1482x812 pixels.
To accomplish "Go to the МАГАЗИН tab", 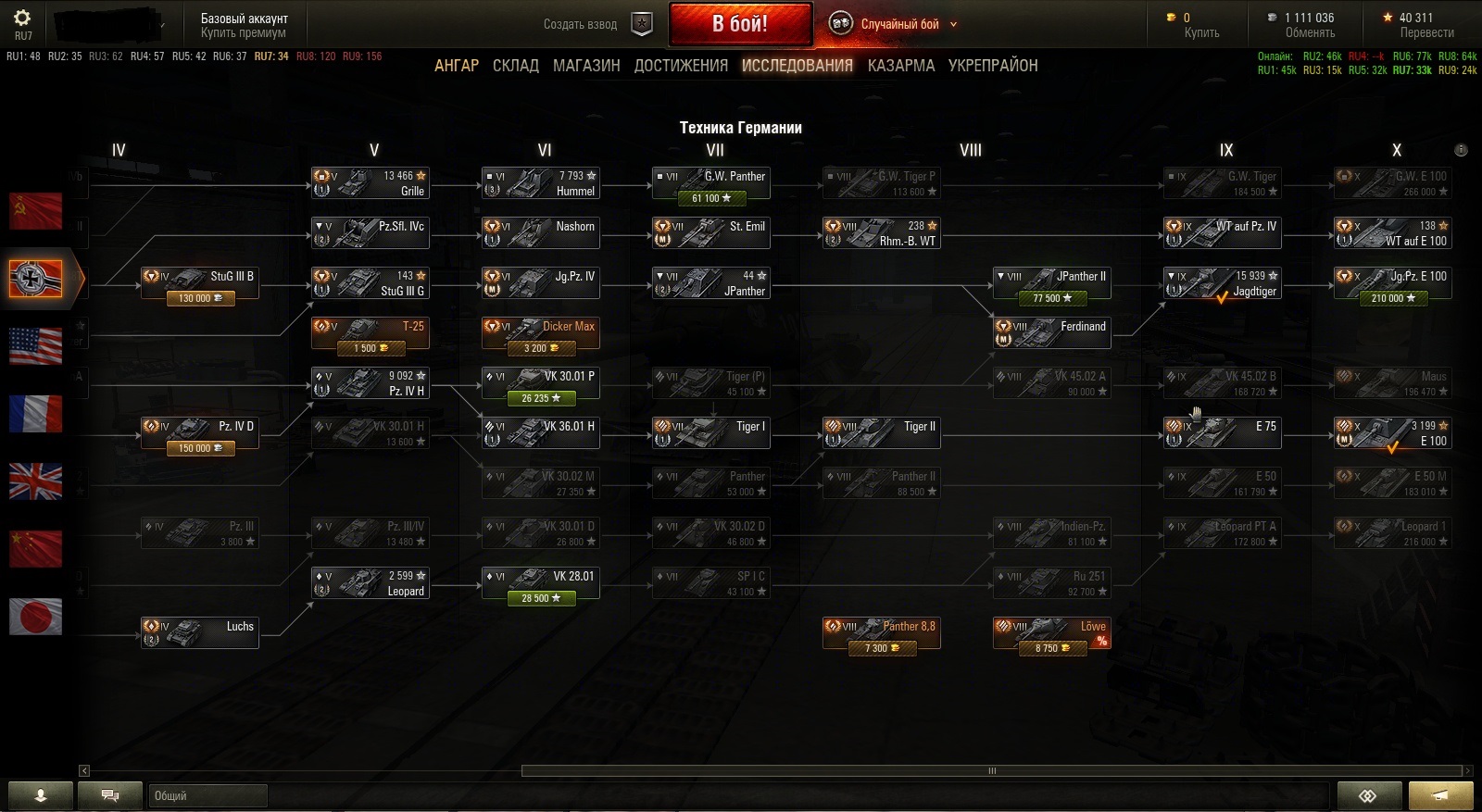I will (586, 66).
